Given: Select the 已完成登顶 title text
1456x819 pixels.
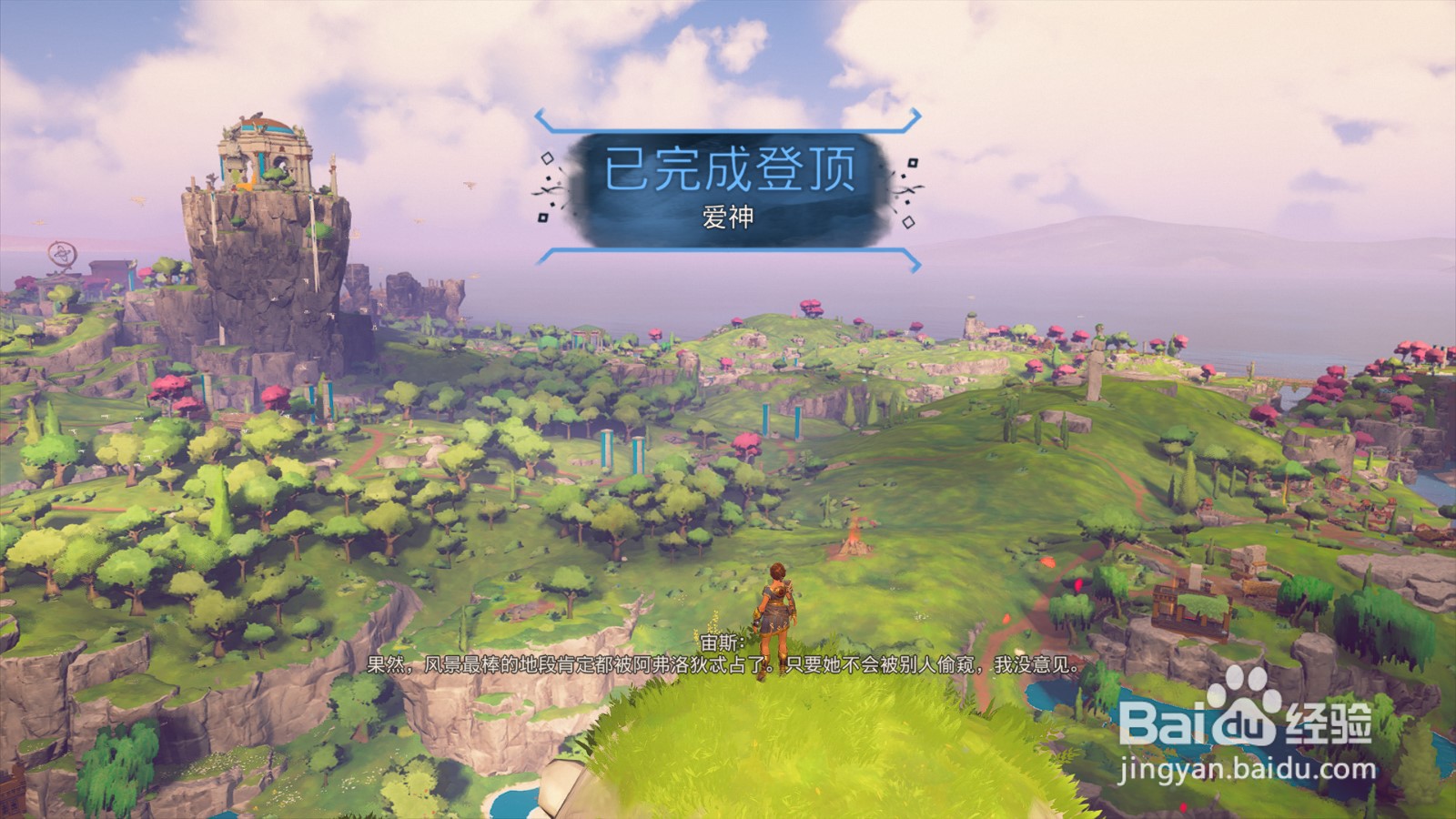Looking at the screenshot, I should pos(728,168).
